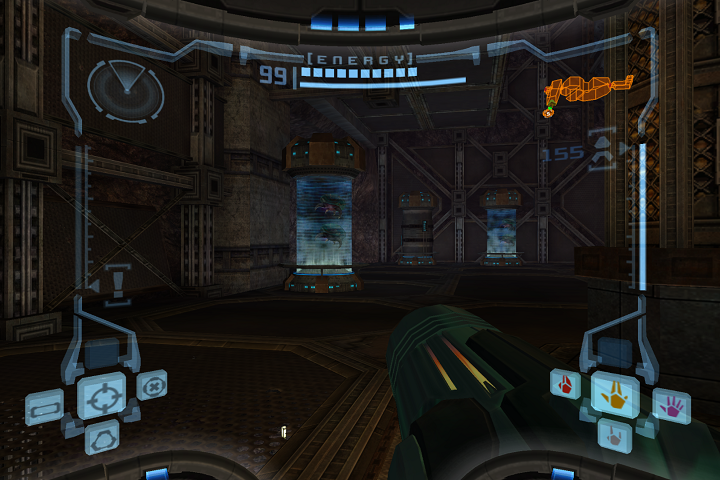Activate the X-Ray Visor icon
Screen dimensions: 720x480
pyautogui.click(x=152, y=385)
